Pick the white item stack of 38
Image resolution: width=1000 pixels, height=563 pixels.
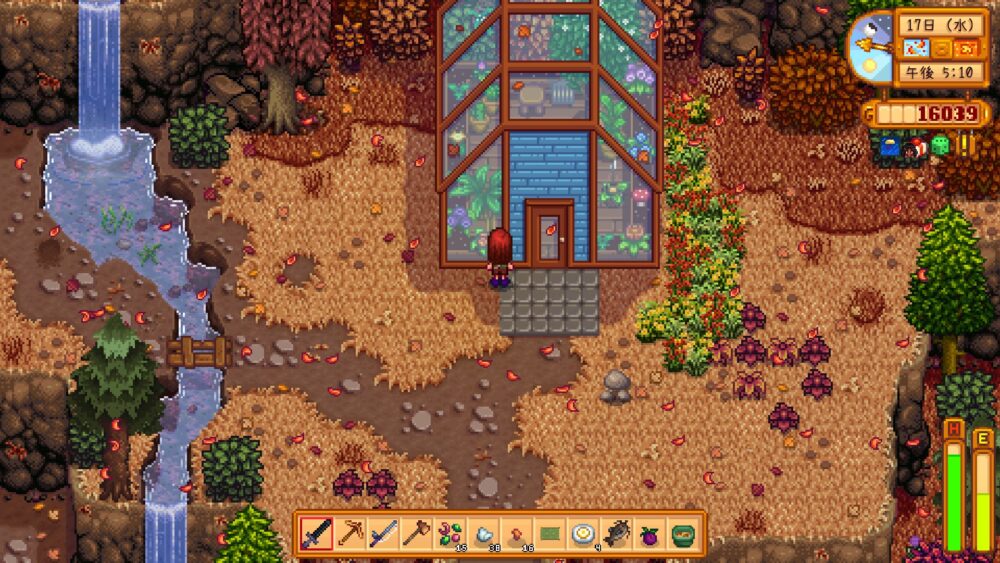pos(483,534)
